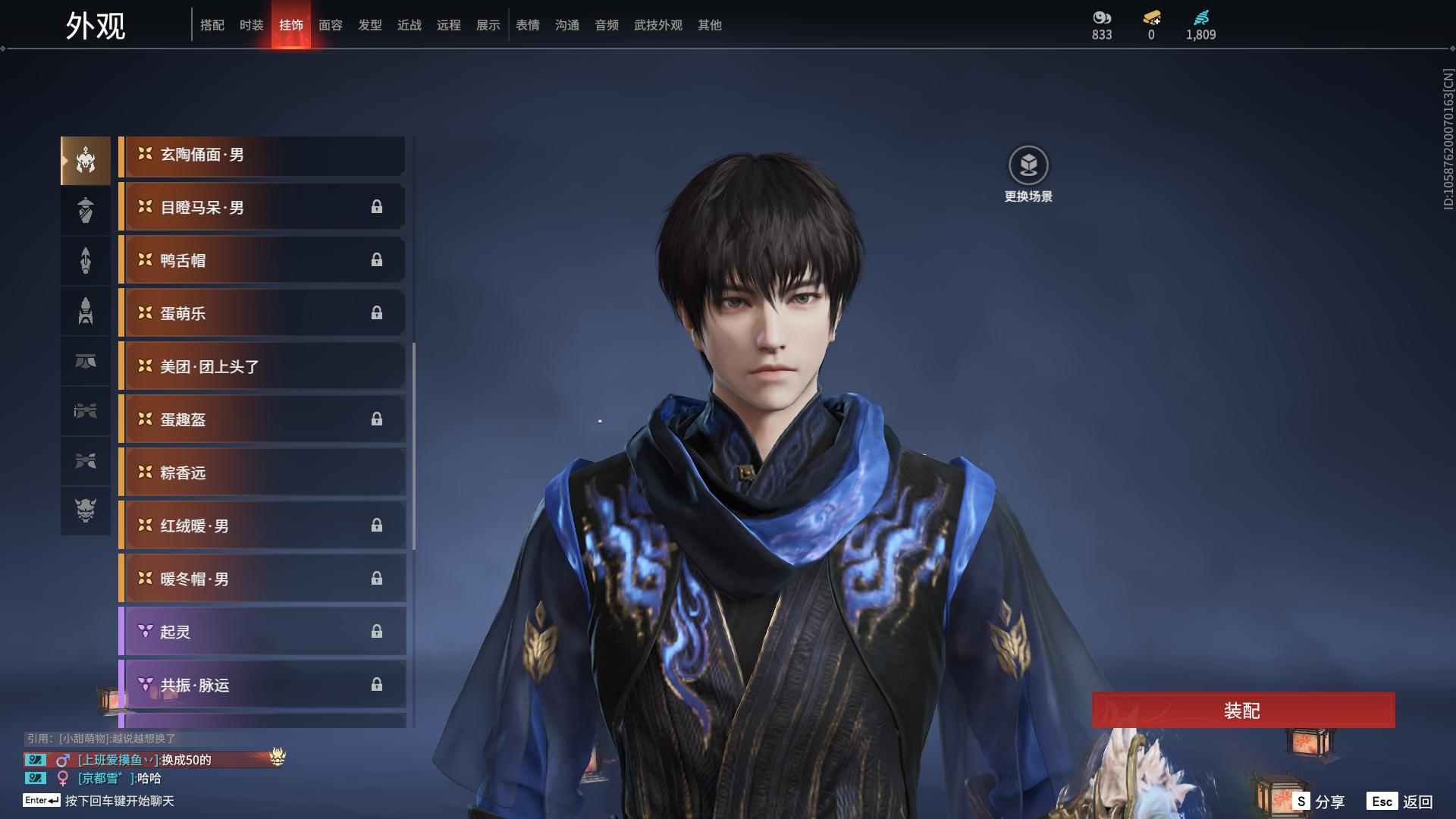Click the yellow ingot currency icon showing 0

(1150, 18)
